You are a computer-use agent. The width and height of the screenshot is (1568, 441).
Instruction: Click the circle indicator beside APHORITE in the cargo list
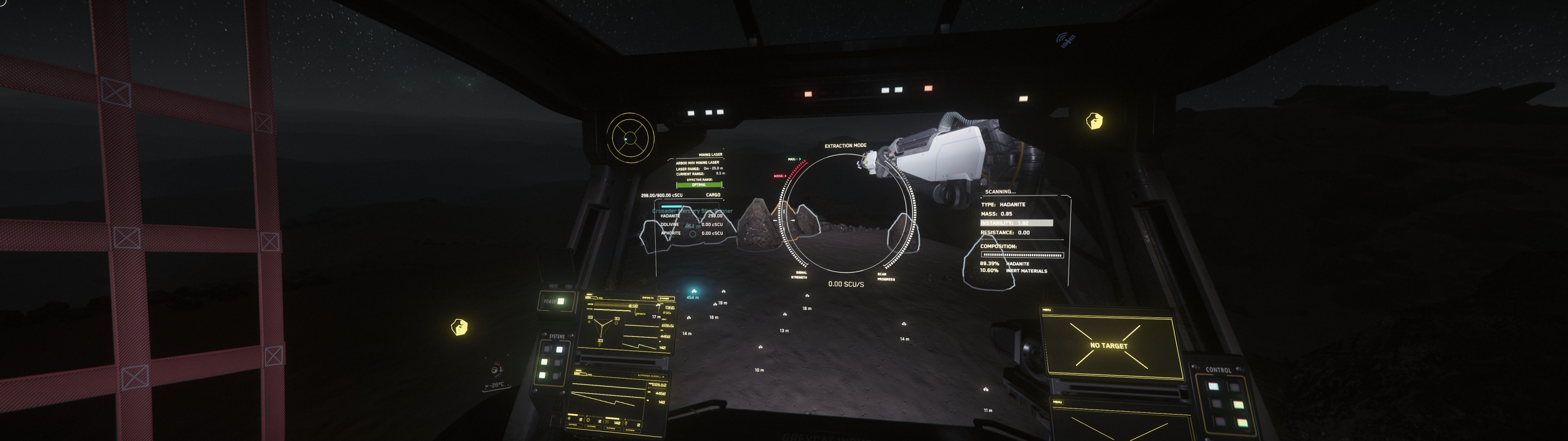692,233
